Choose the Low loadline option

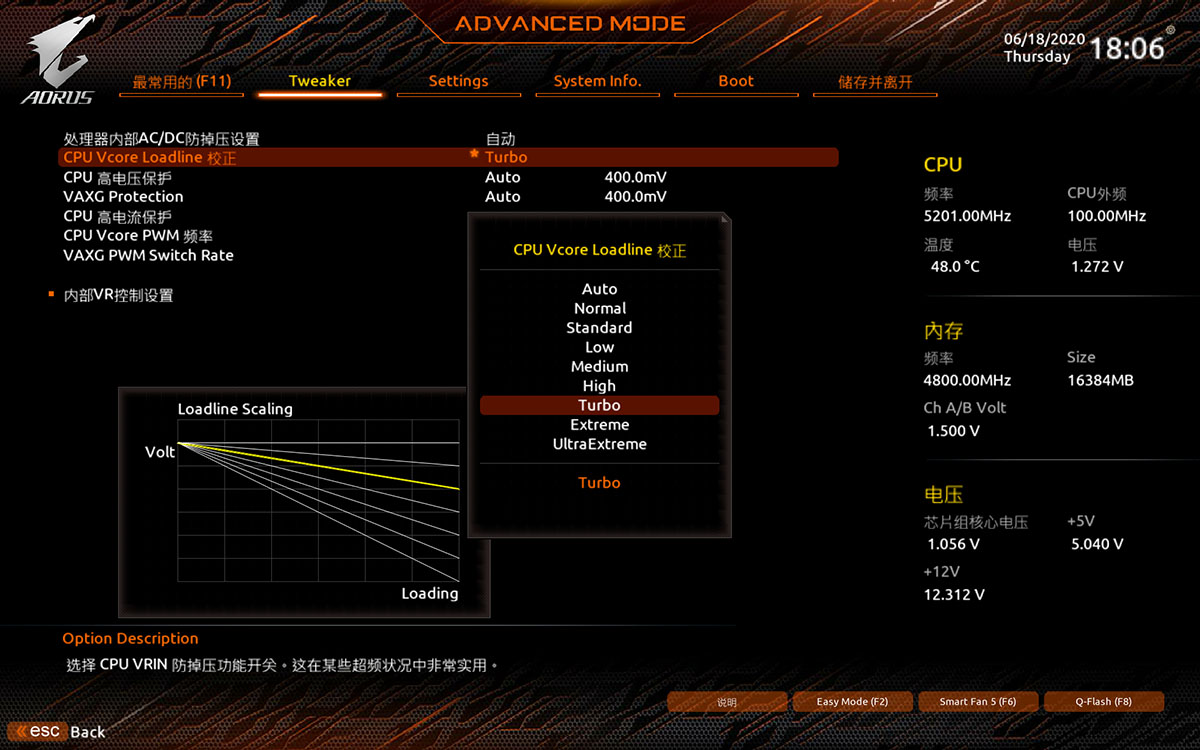[x=599, y=347]
